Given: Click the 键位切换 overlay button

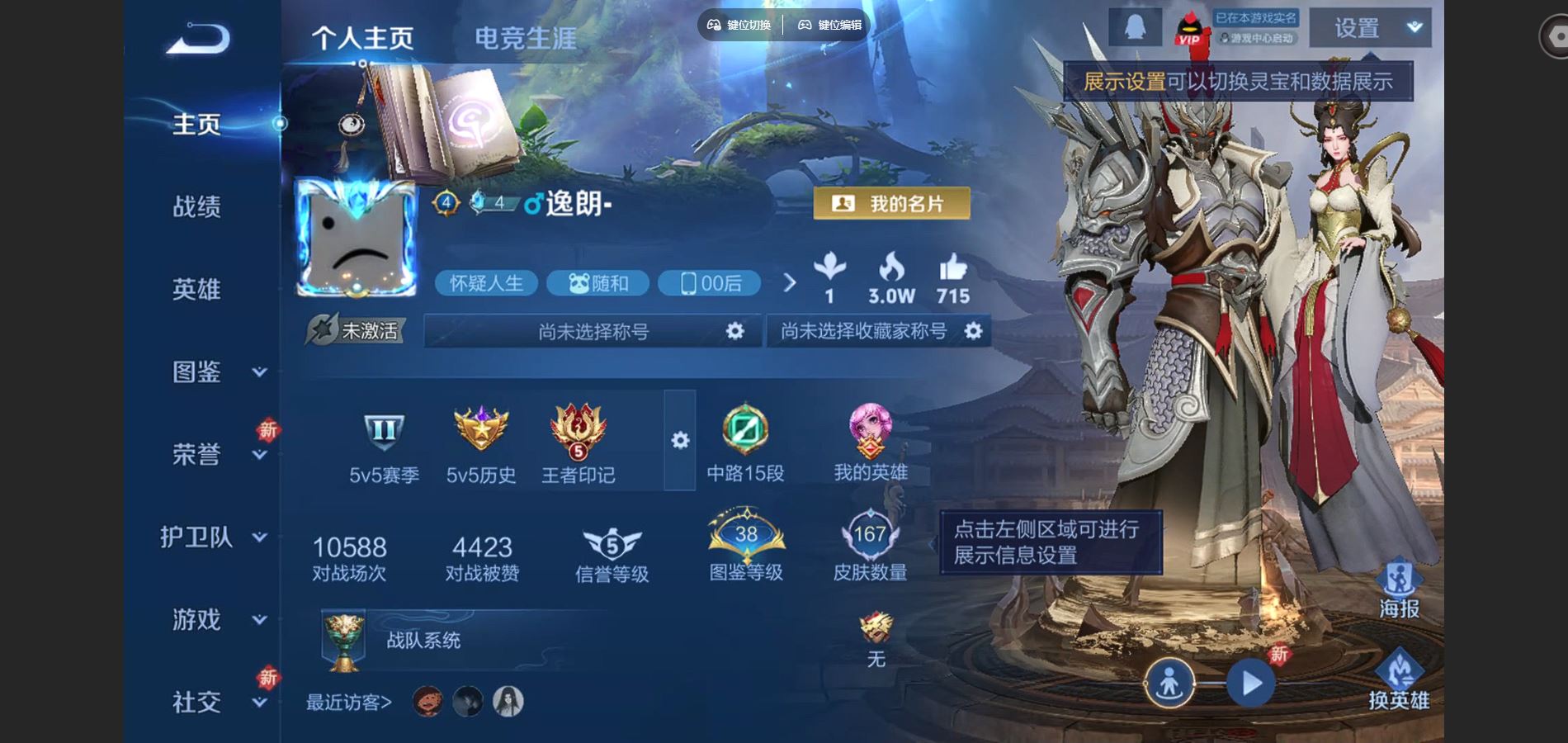Looking at the screenshot, I should tap(739, 25).
